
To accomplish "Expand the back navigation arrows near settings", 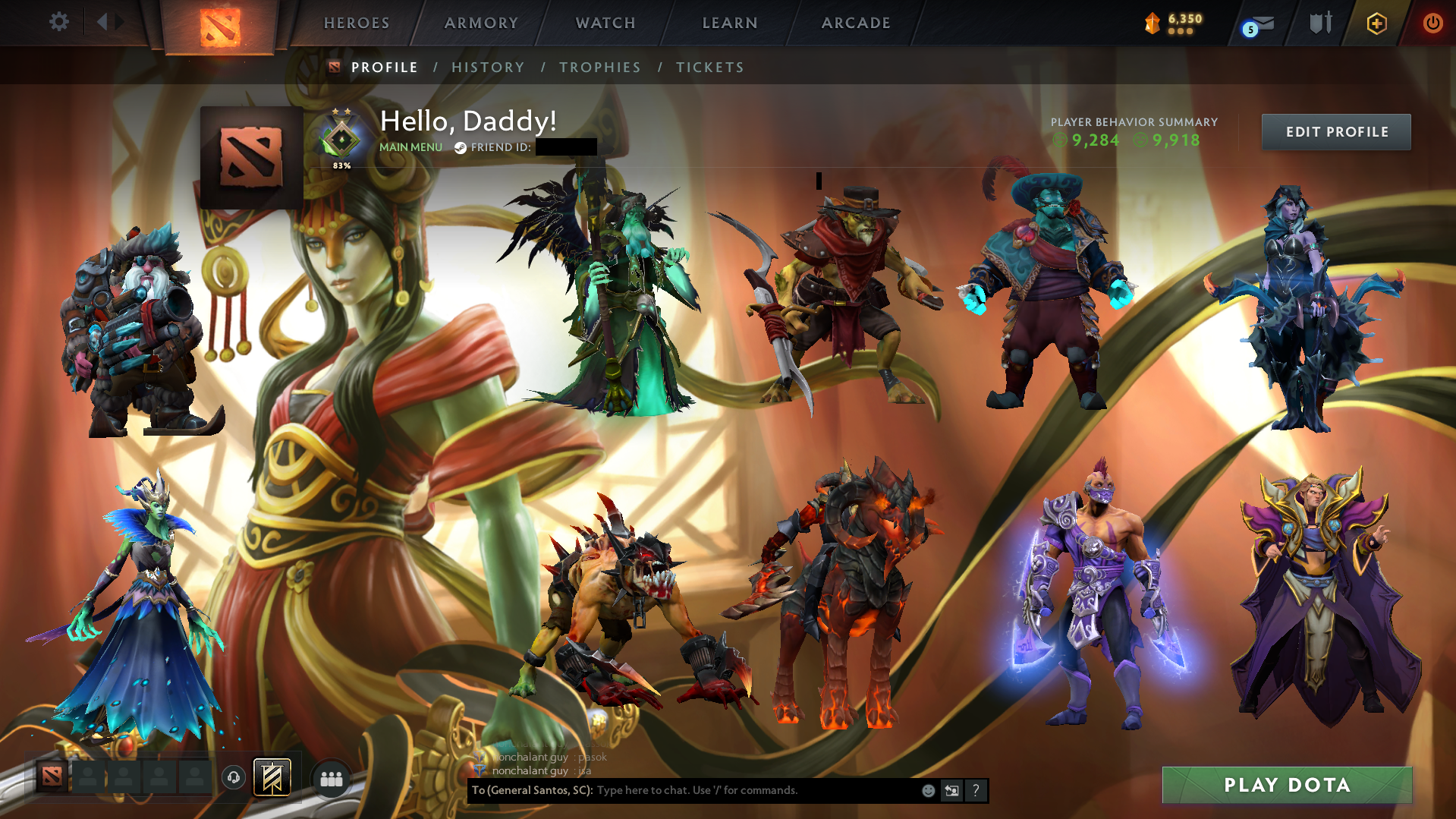I will pyautogui.click(x=108, y=22).
